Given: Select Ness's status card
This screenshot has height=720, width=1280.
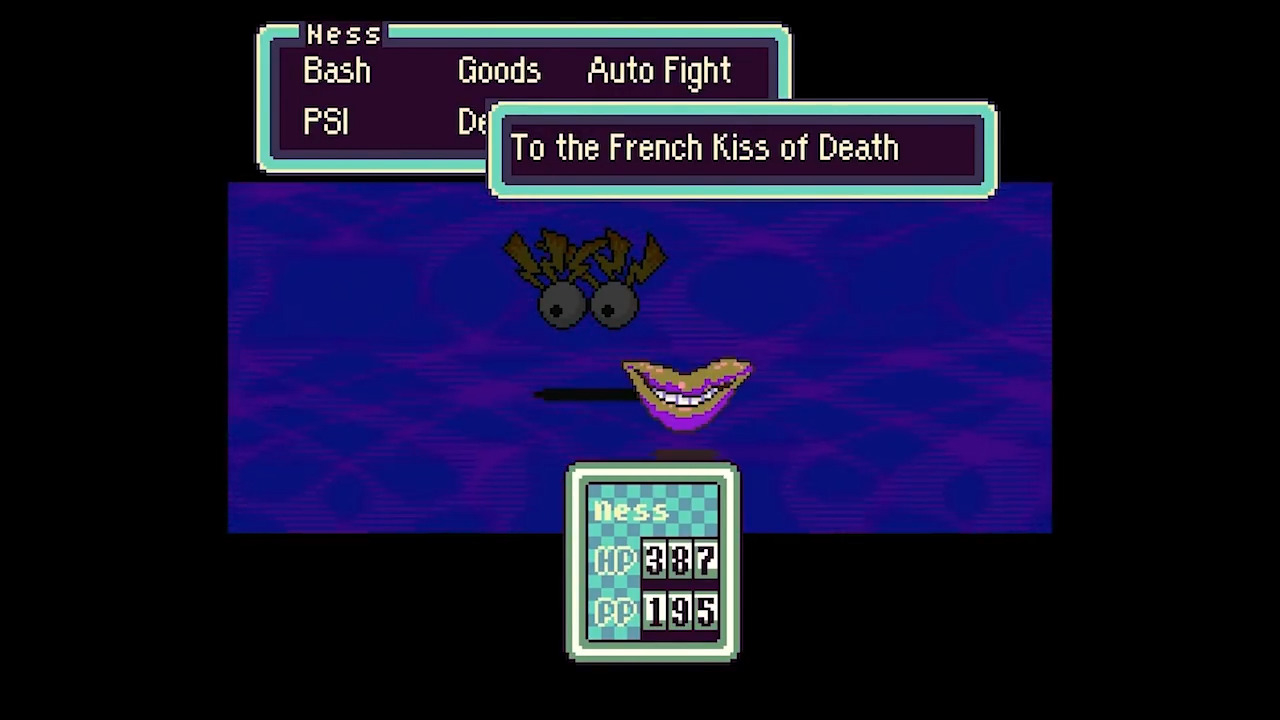Looking at the screenshot, I should click(652, 560).
